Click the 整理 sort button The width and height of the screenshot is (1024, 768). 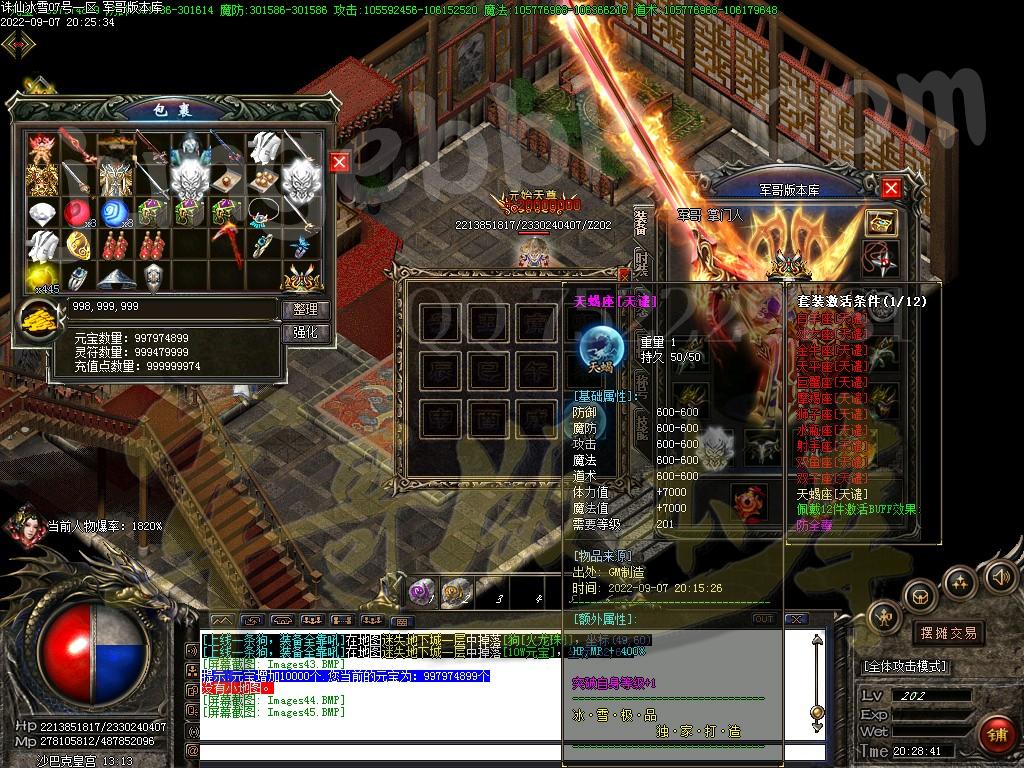click(x=305, y=310)
